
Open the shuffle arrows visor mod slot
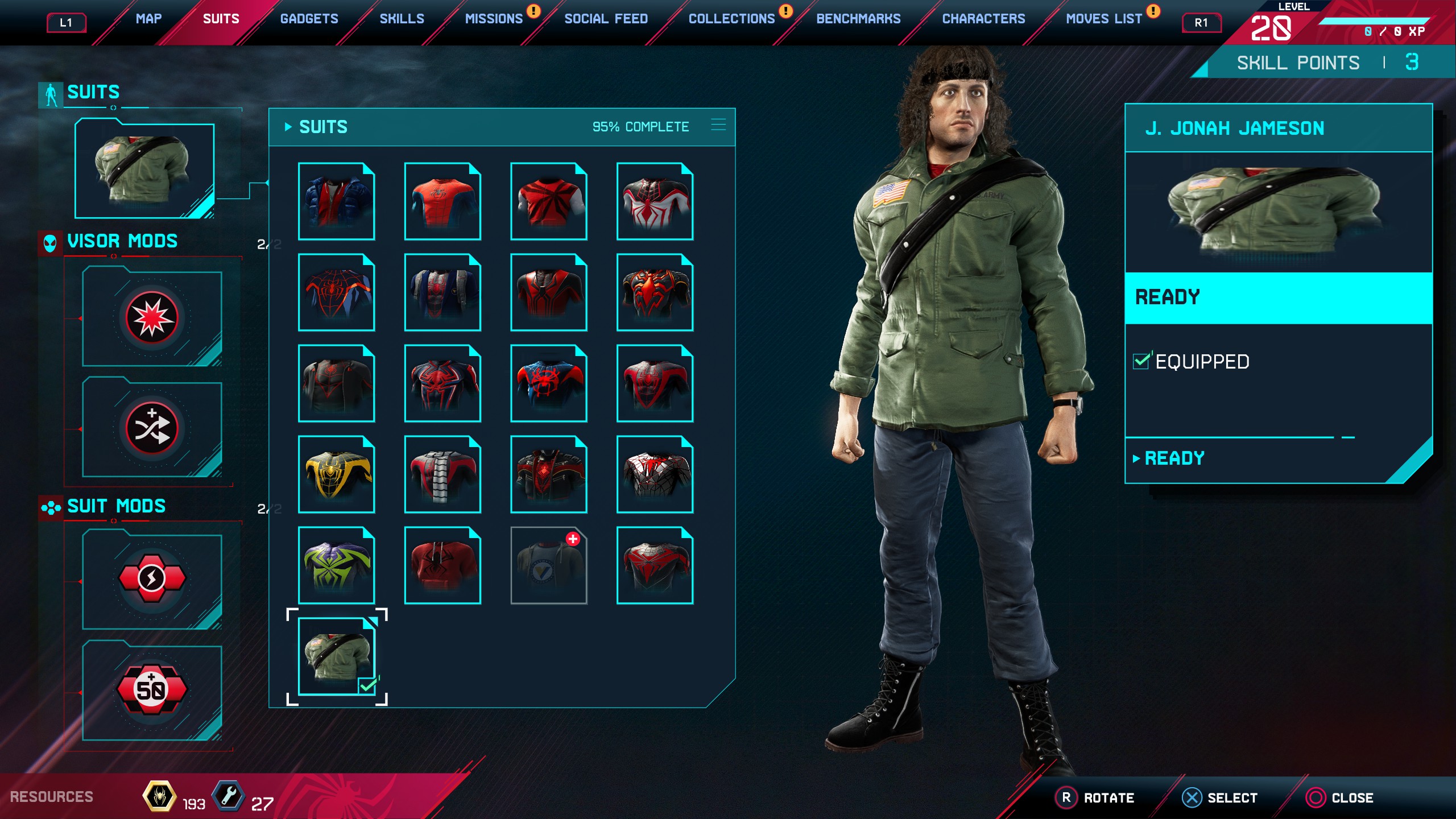click(x=152, y=428)
